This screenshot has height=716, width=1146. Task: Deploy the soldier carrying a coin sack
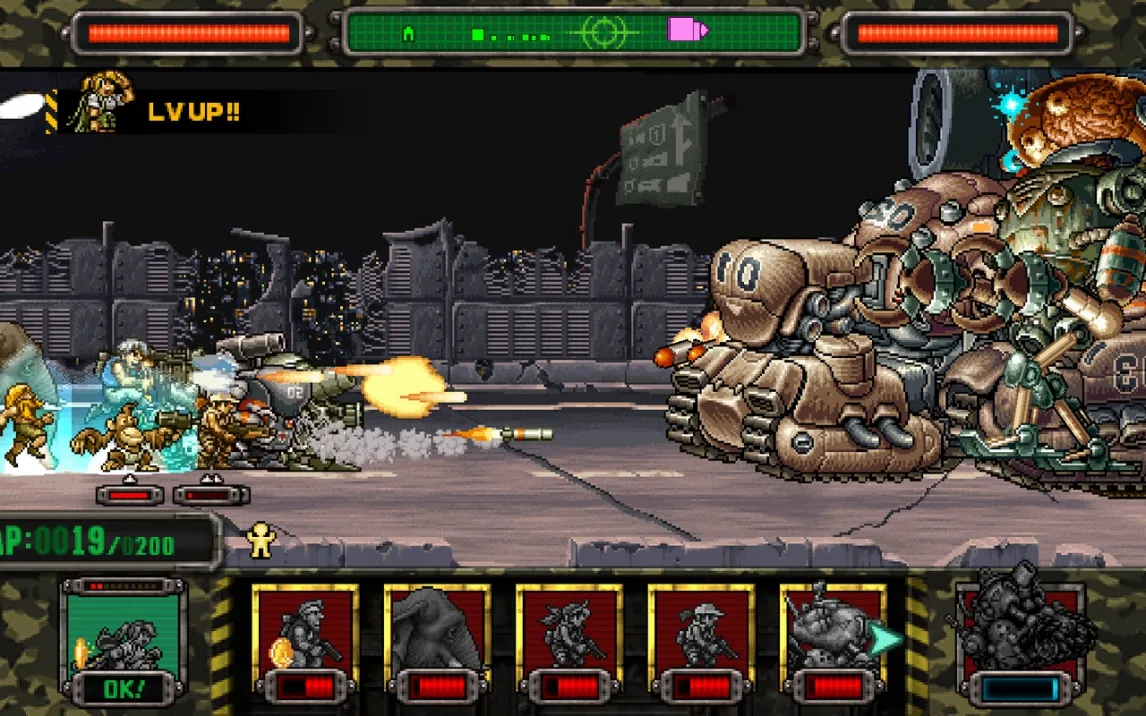coord(305,638)
